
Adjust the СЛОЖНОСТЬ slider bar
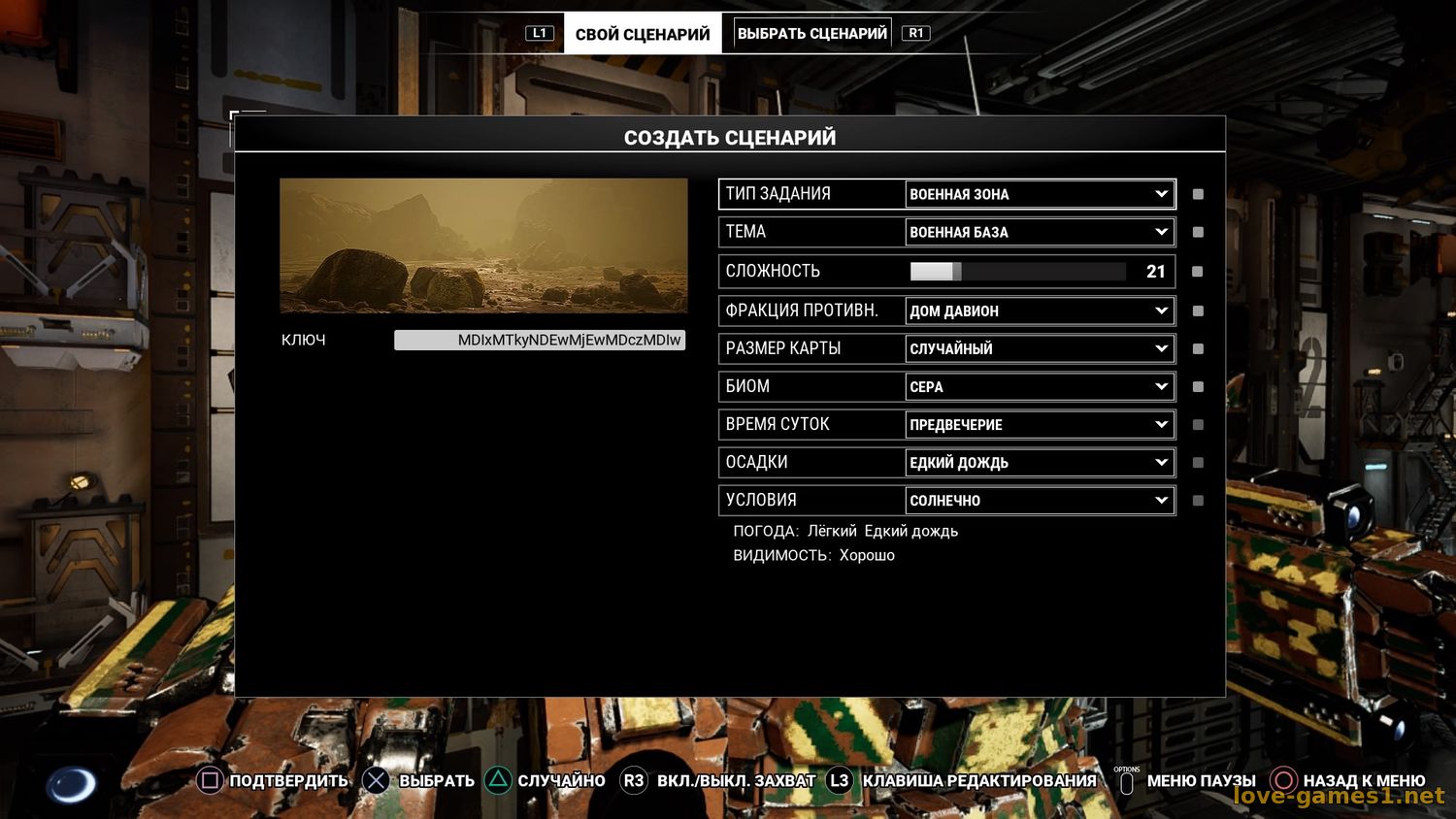(x=1017, y=272)
